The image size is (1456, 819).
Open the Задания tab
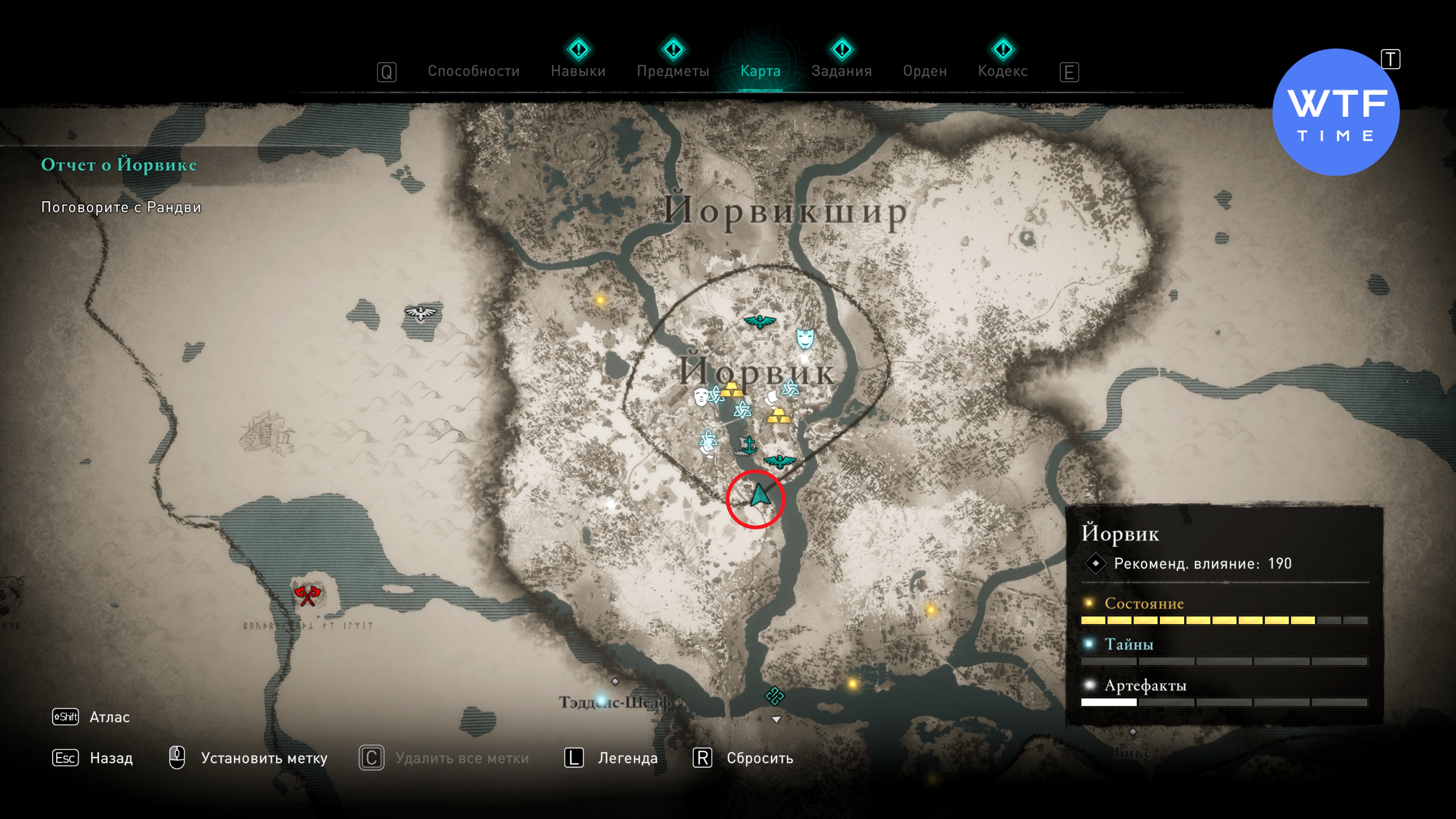pyautogui.click(x=841, y=71)
